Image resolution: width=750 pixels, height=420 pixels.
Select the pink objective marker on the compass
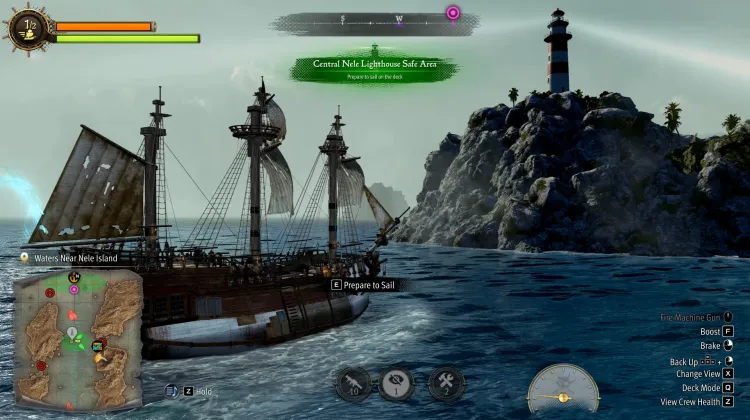453,13
